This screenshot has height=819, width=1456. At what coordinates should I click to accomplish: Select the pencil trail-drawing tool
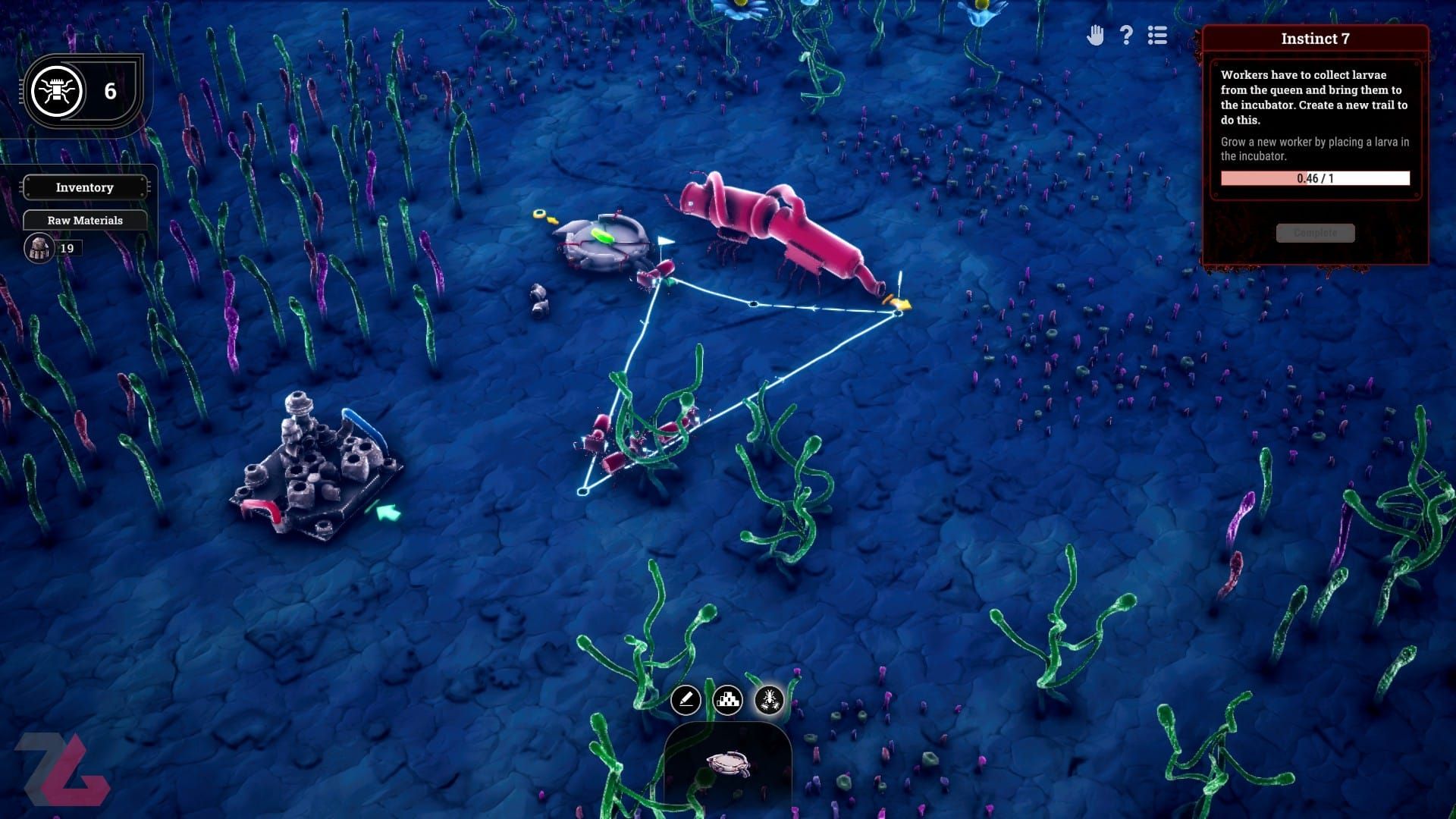686,700
